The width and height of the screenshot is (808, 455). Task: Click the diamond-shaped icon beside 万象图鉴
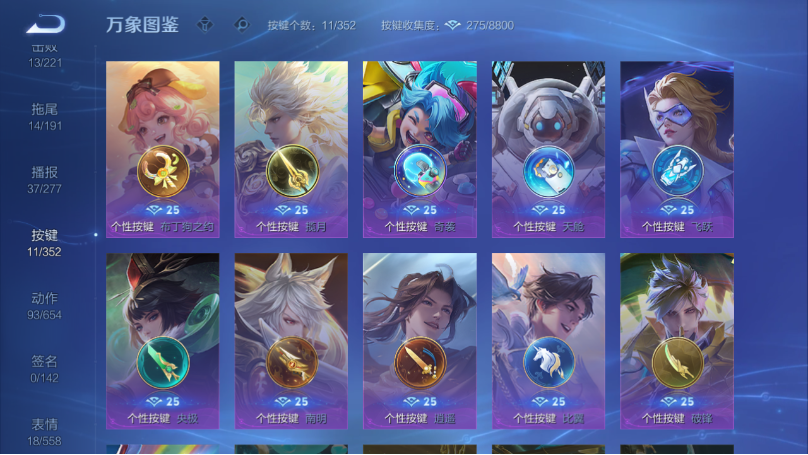(205, 24)
